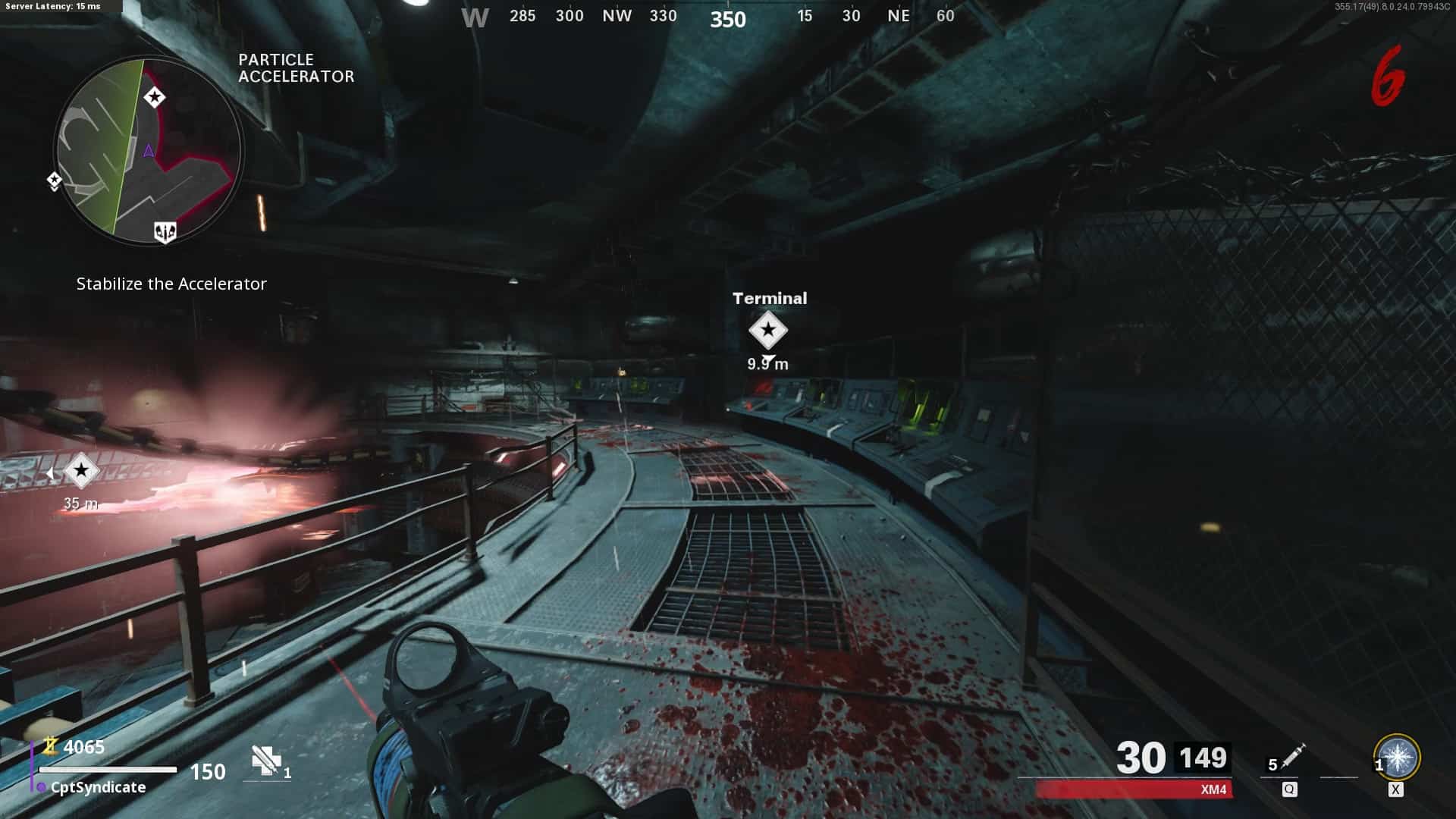The image size is (1456, 819).
Task: Click the circular minimap
Action: pyautogui.click(x=149, y=150)
